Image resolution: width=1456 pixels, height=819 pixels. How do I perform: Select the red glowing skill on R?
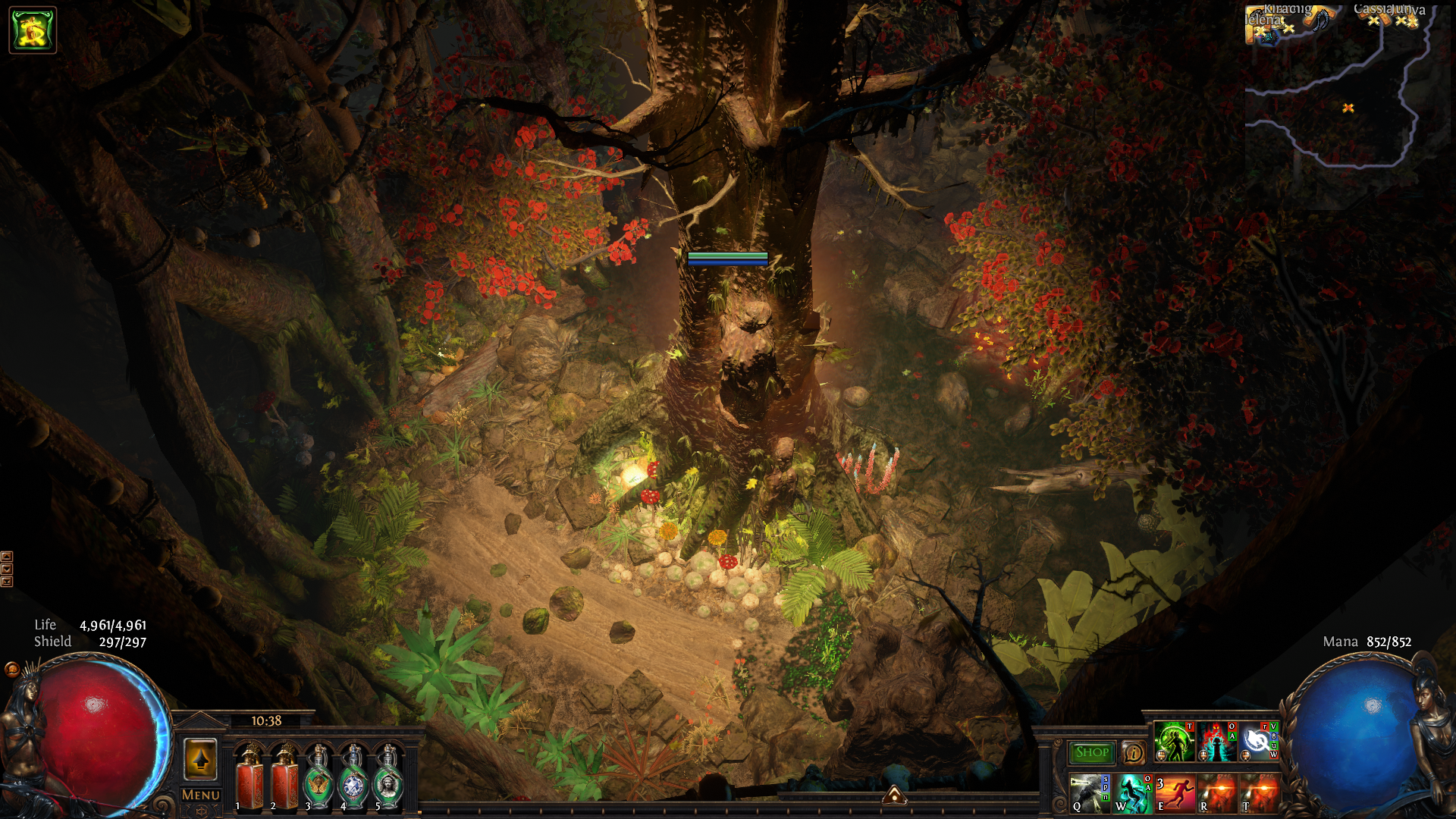[1217, 793]
